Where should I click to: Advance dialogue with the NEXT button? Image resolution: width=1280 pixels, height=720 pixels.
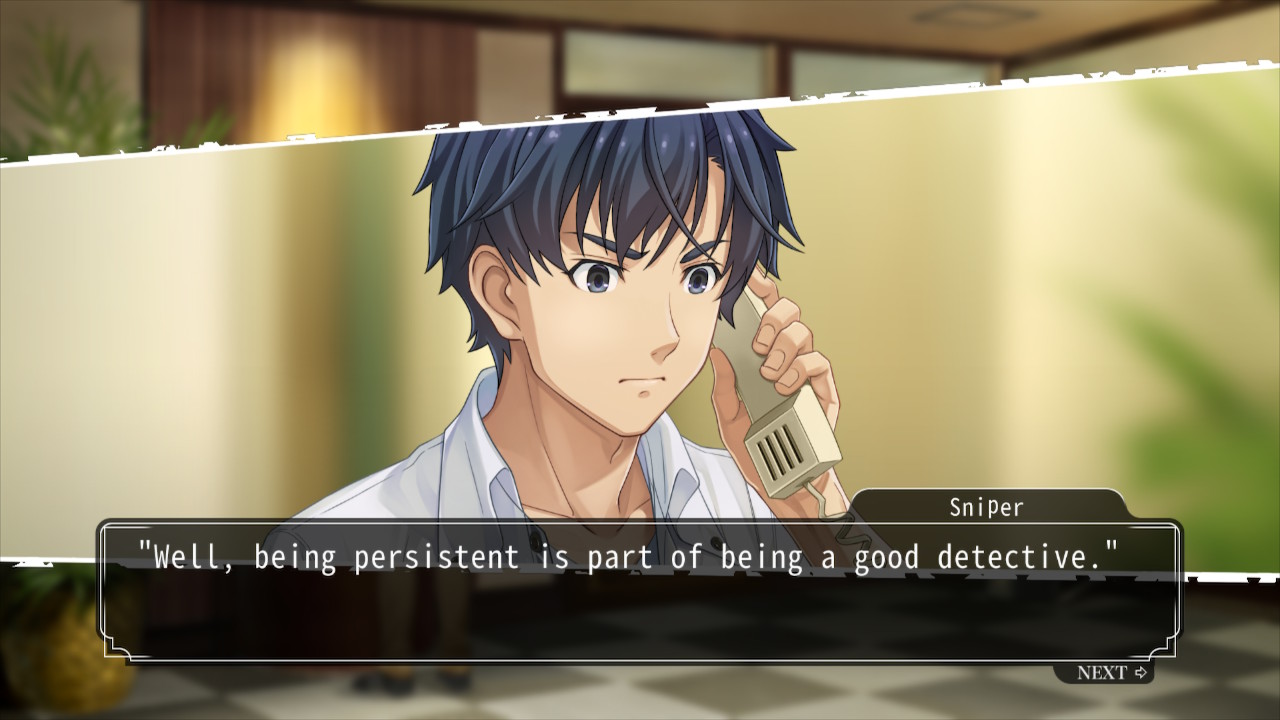(1111, 673)
